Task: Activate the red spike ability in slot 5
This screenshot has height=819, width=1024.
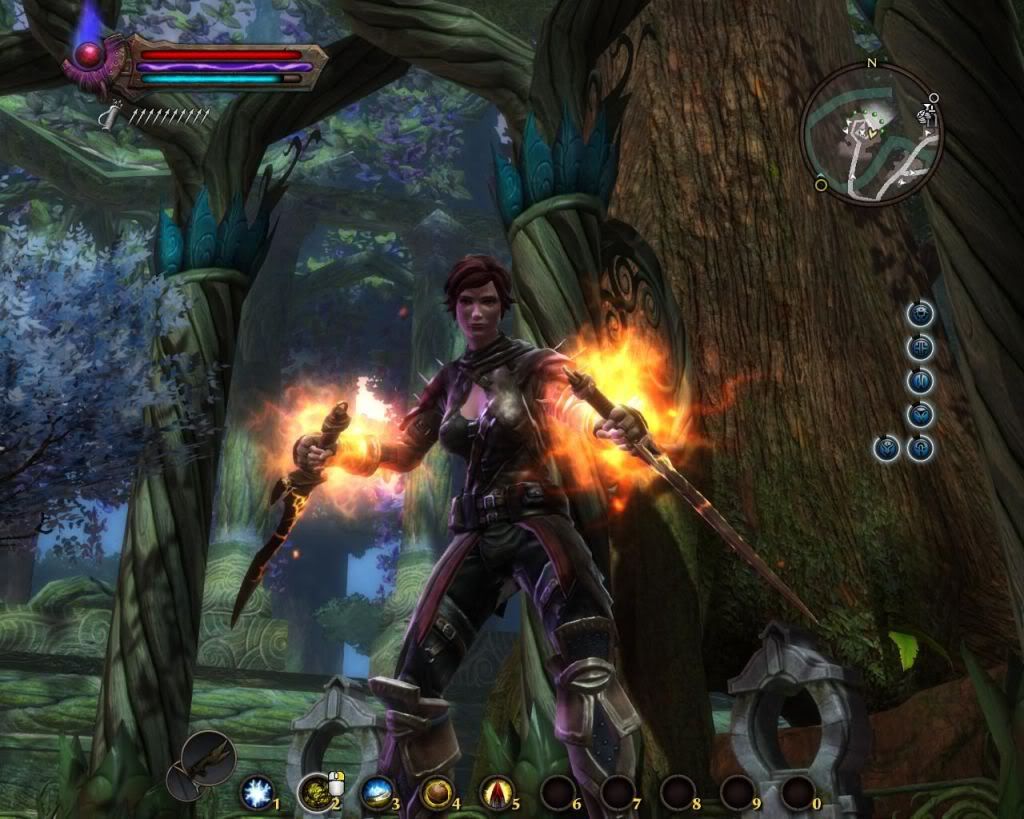Action: point(496,793)
